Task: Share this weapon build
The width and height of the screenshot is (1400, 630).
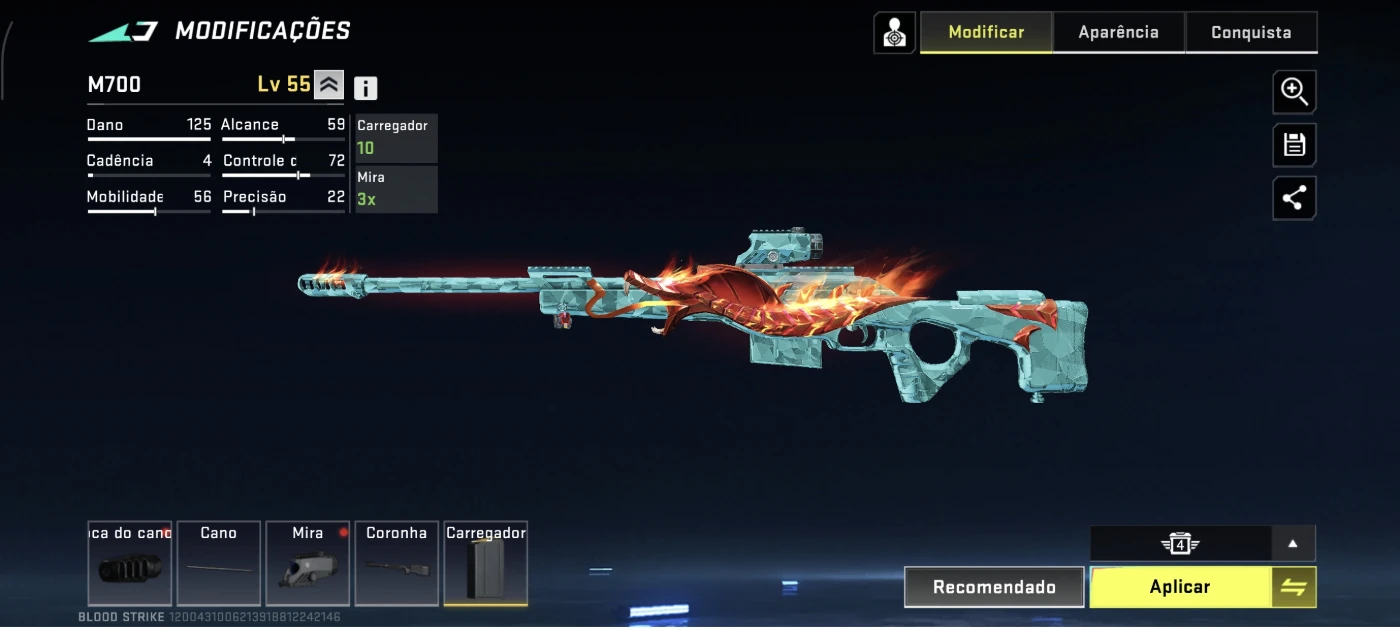Action: 1294,198
